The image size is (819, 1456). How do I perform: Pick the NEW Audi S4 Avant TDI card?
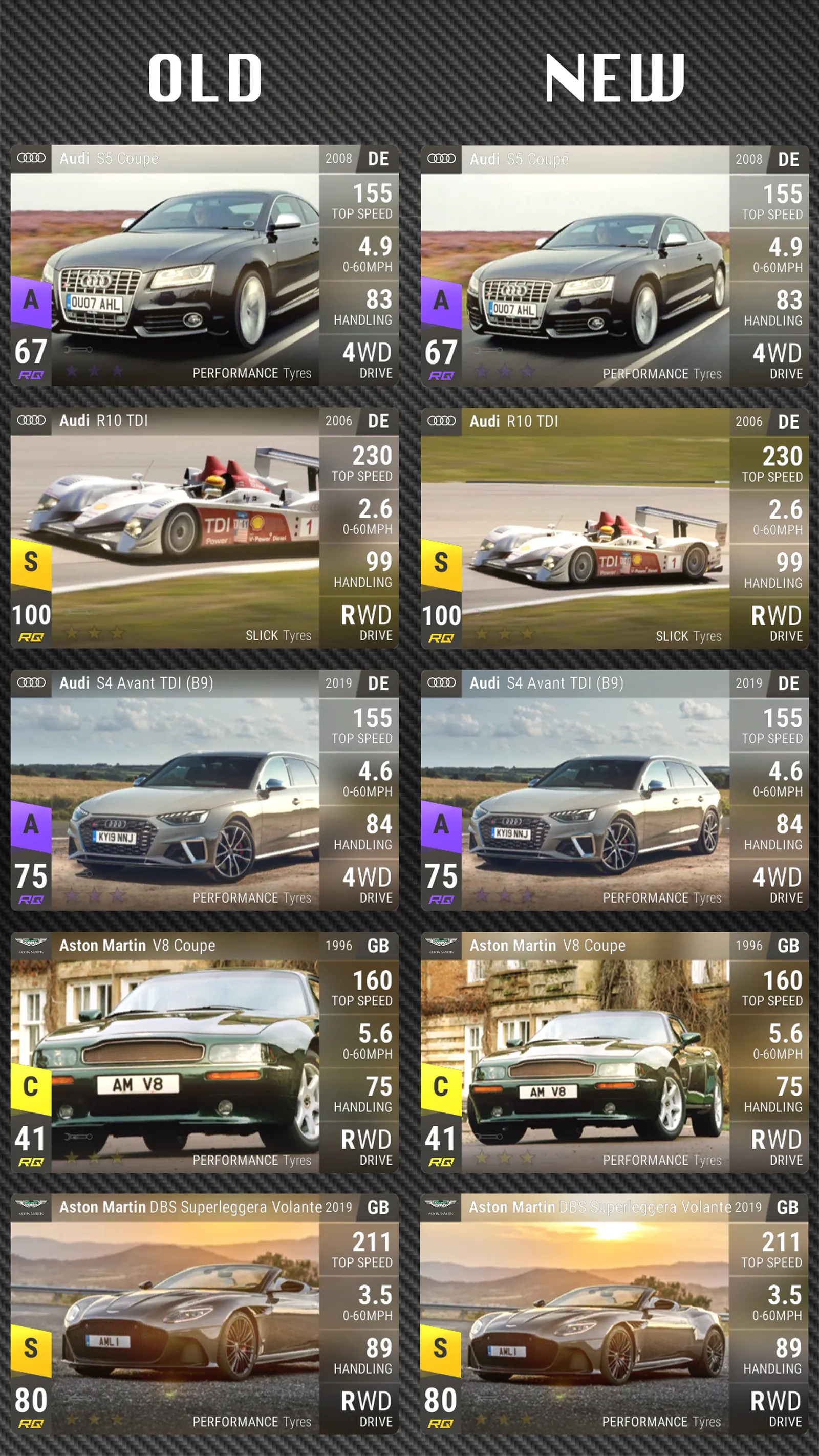(x=614, y=790)
